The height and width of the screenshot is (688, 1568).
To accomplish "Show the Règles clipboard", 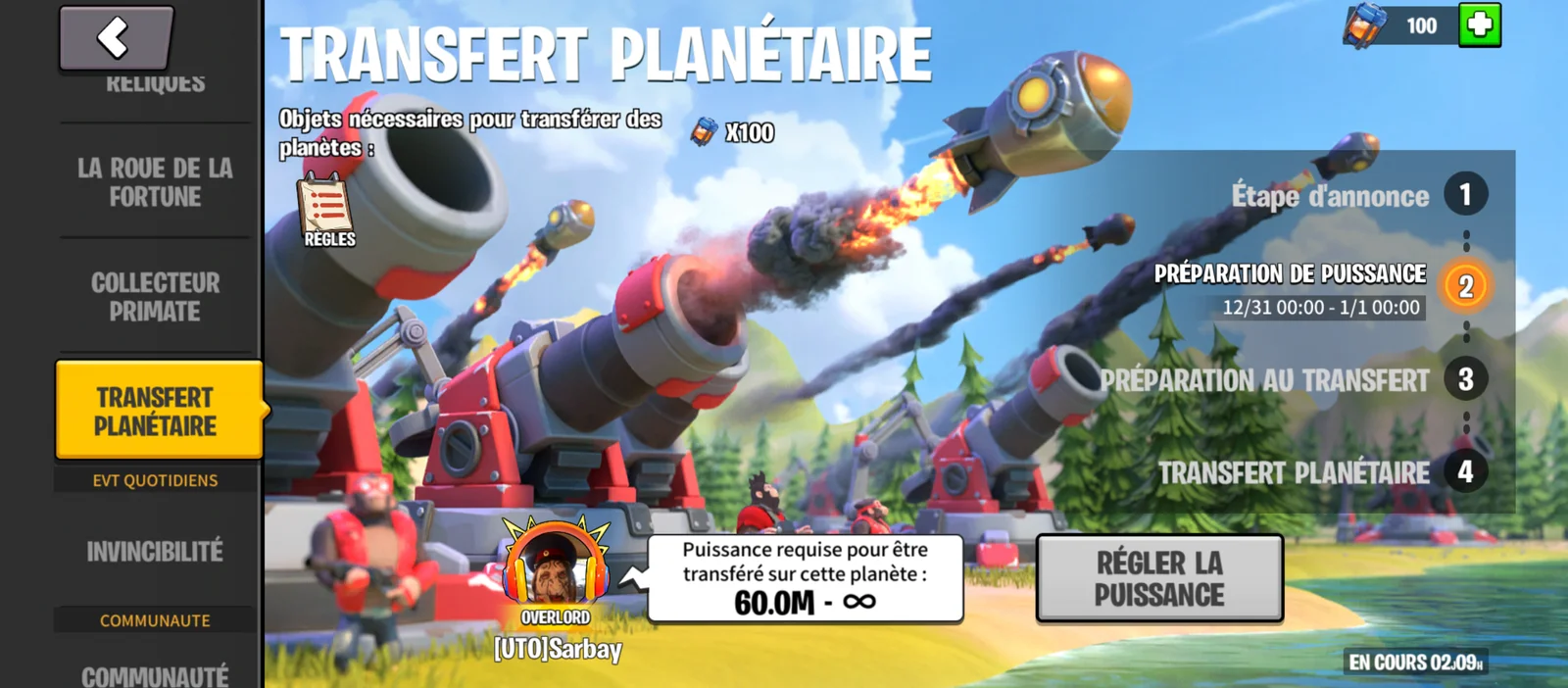I will [327, 211].
